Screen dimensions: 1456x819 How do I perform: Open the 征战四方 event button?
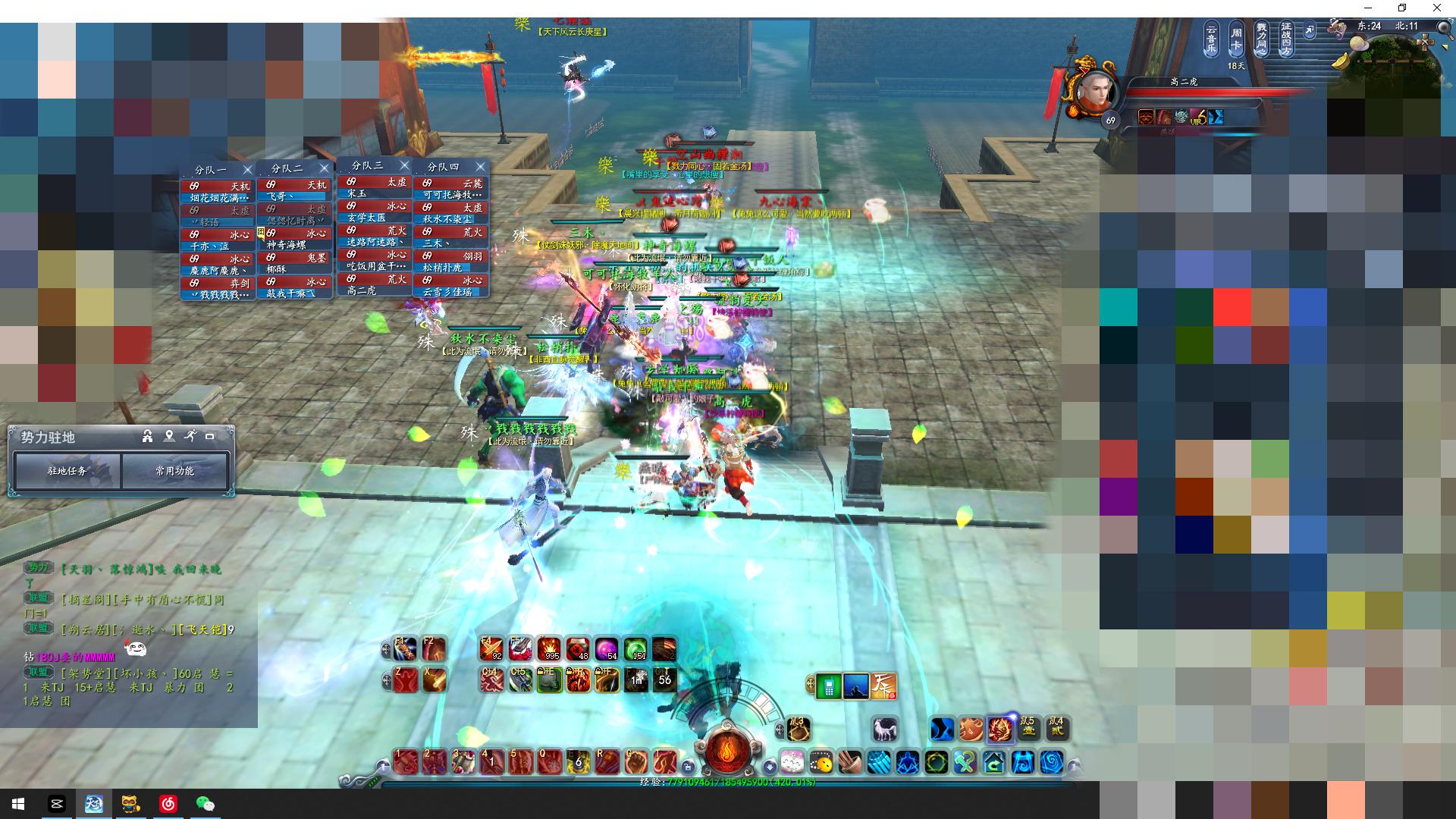(1286, 39)
